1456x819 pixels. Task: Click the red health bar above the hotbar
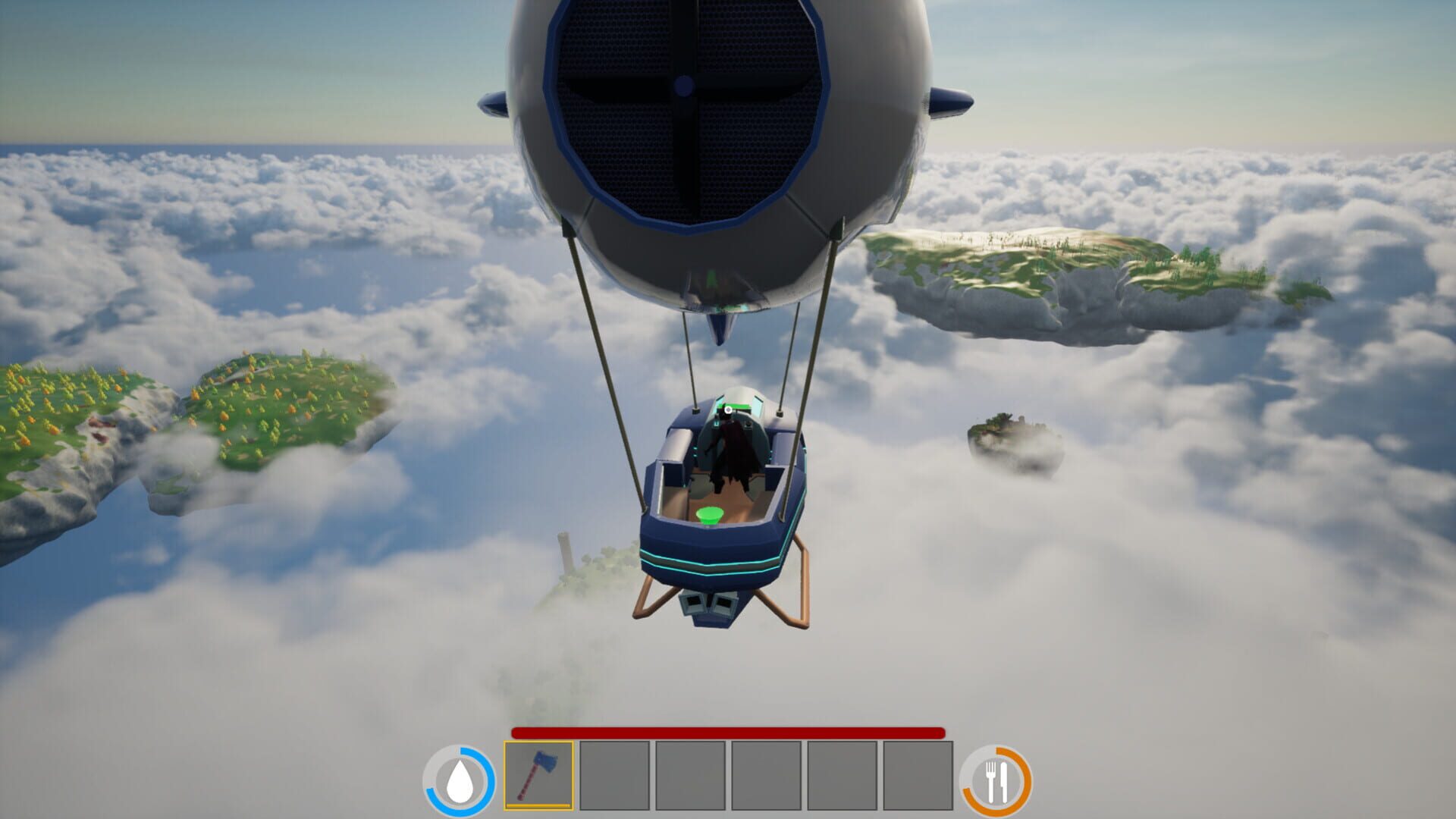728,734
